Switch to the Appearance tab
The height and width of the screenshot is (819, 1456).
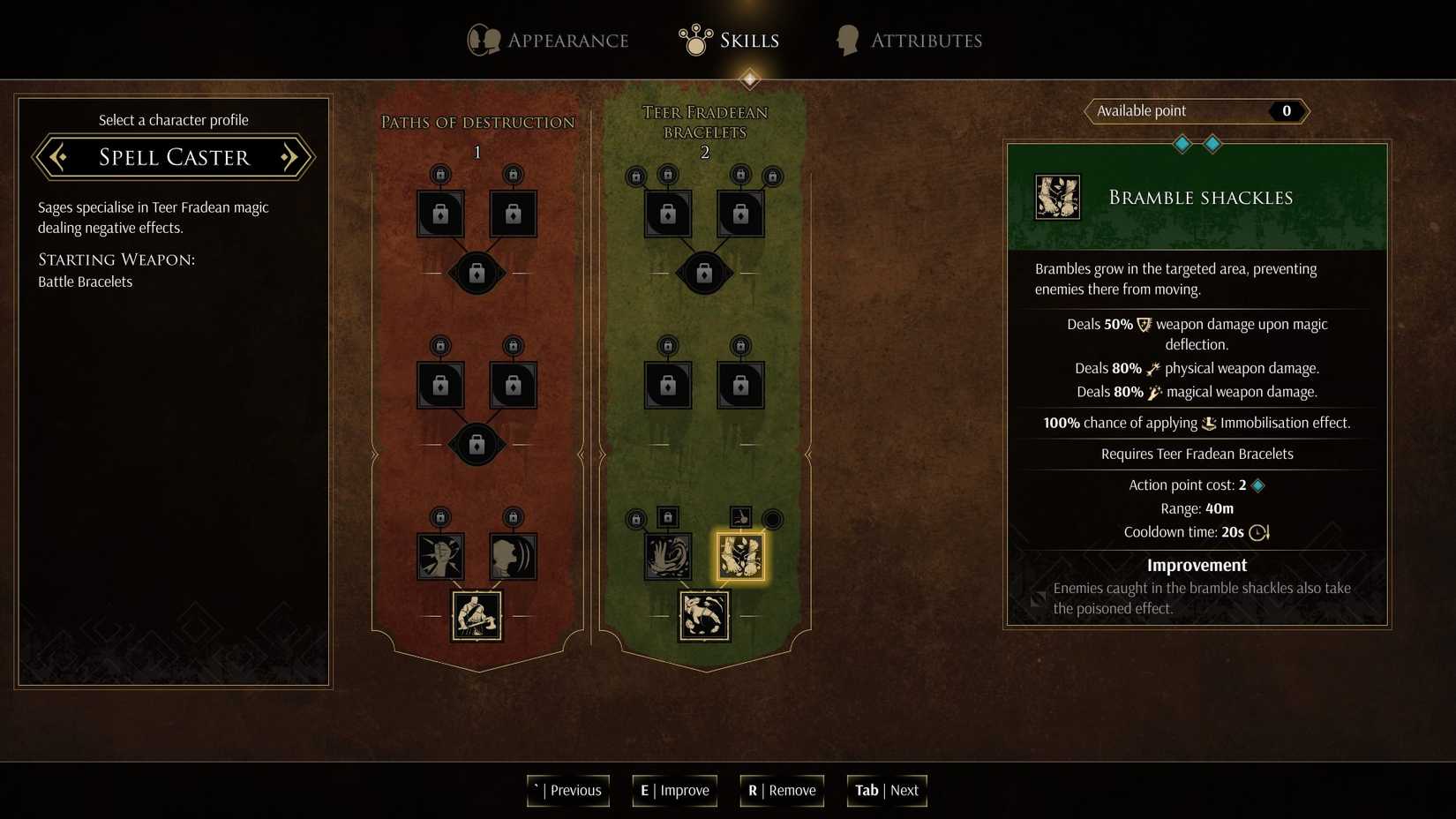pyautogui.click(x=547, y=40)
